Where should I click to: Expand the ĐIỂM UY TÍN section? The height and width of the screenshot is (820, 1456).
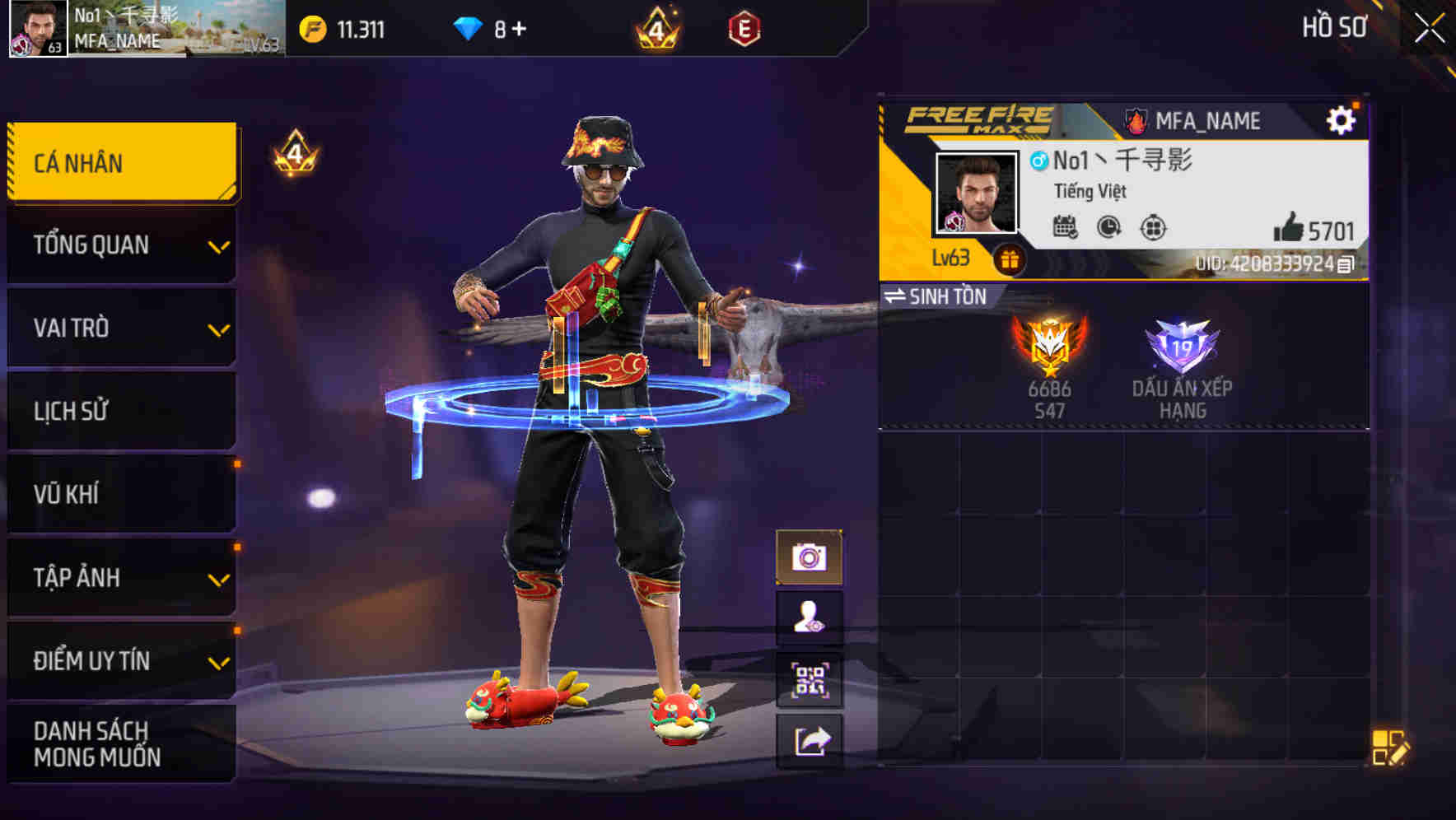tap(120, 659)
